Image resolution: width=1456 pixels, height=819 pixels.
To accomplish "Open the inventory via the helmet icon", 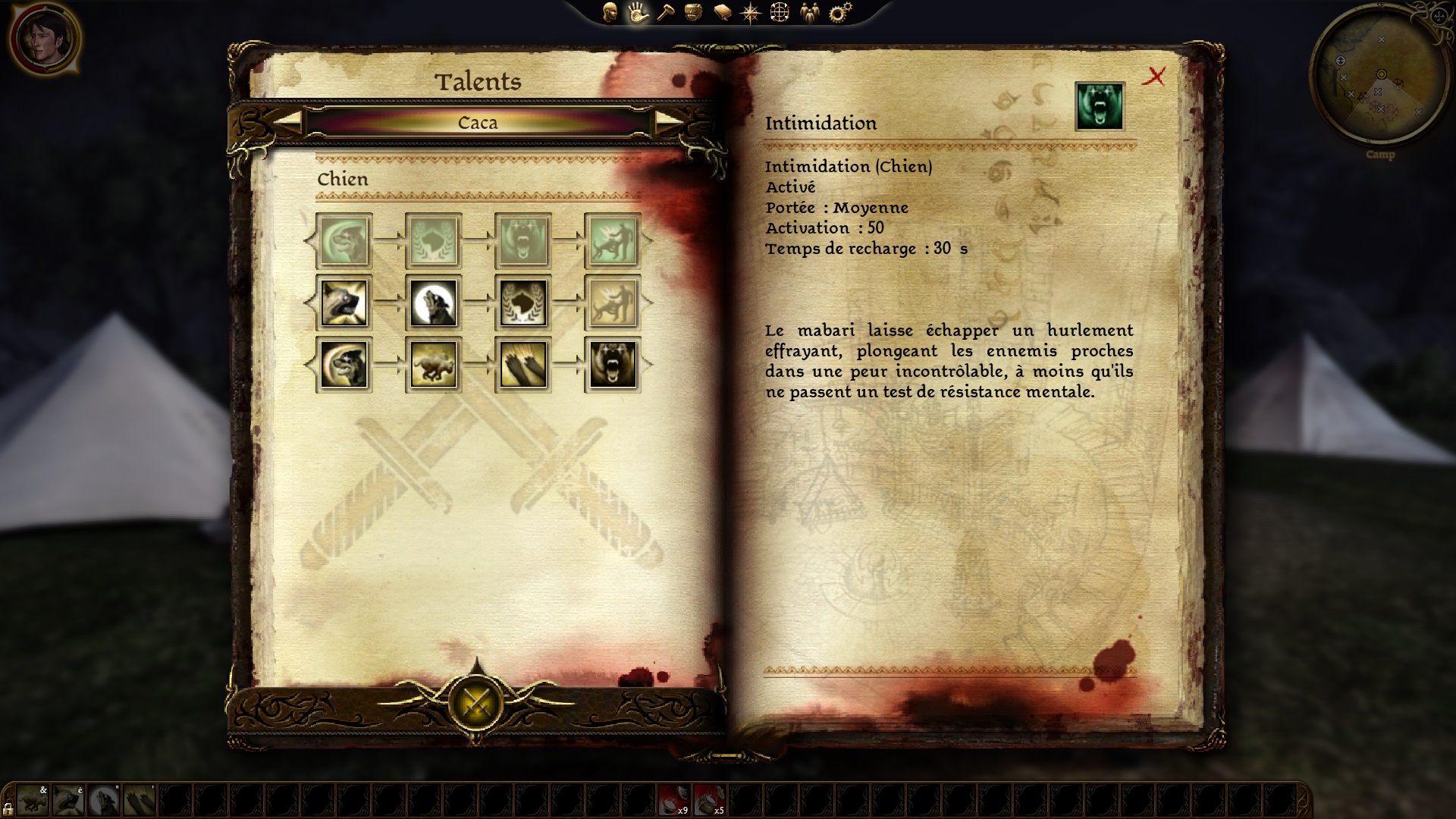I will [693, 12].
